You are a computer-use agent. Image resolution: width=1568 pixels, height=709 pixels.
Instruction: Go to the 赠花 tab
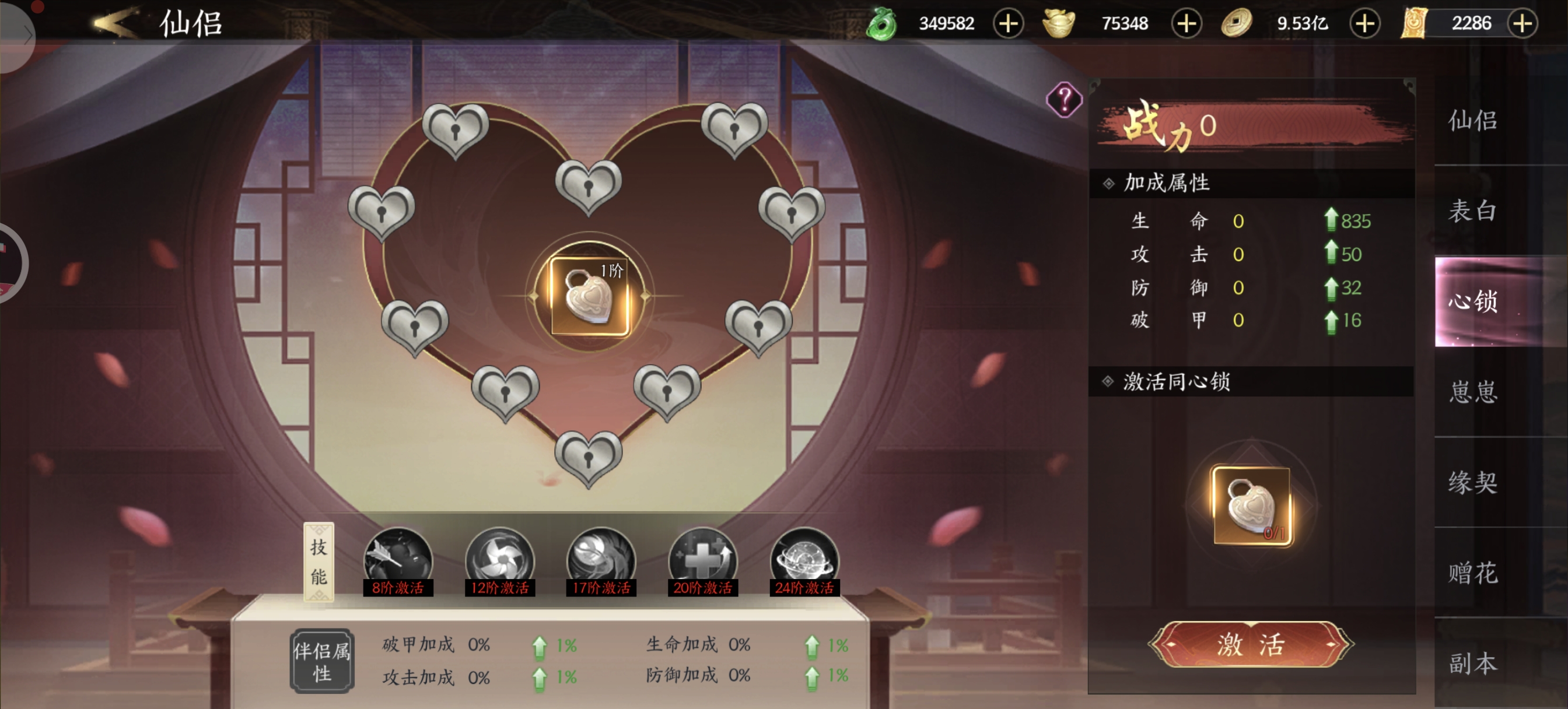pos(1472,573)
